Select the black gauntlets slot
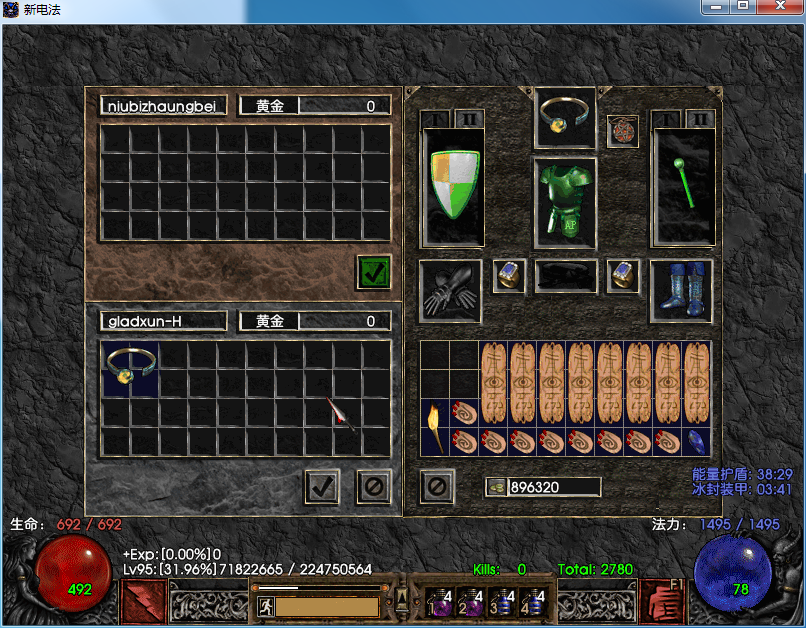This screenshot has height=628, width=806. 450,291
